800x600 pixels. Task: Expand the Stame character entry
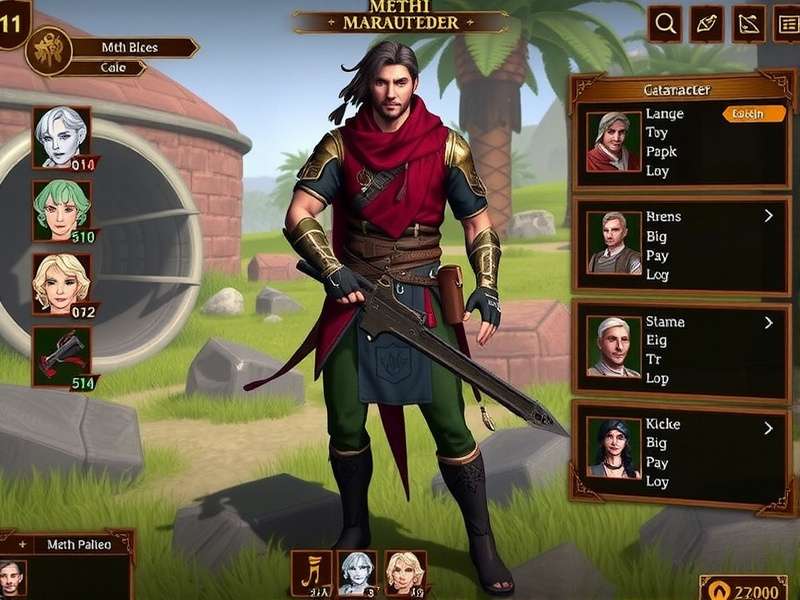[x=768, y=323]
